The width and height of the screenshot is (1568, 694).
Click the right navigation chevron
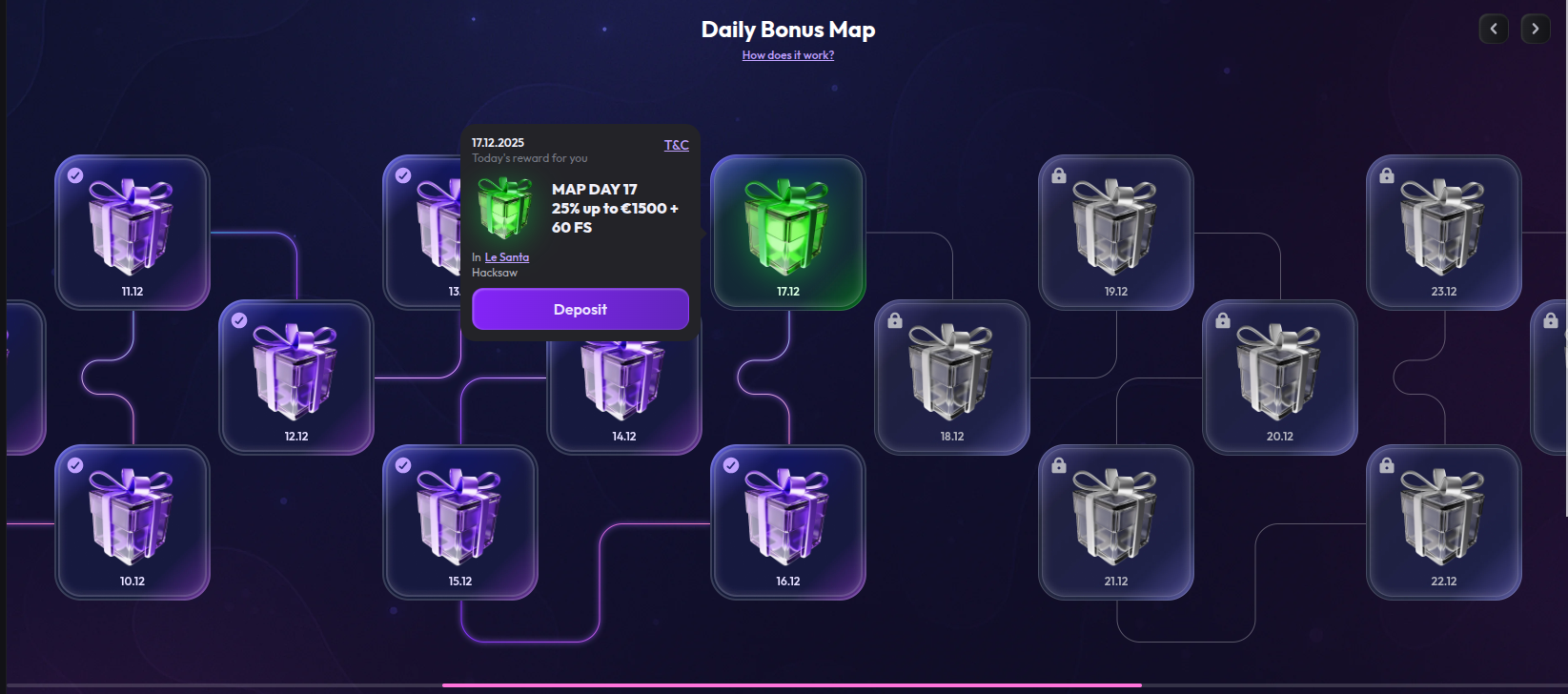1535,29
